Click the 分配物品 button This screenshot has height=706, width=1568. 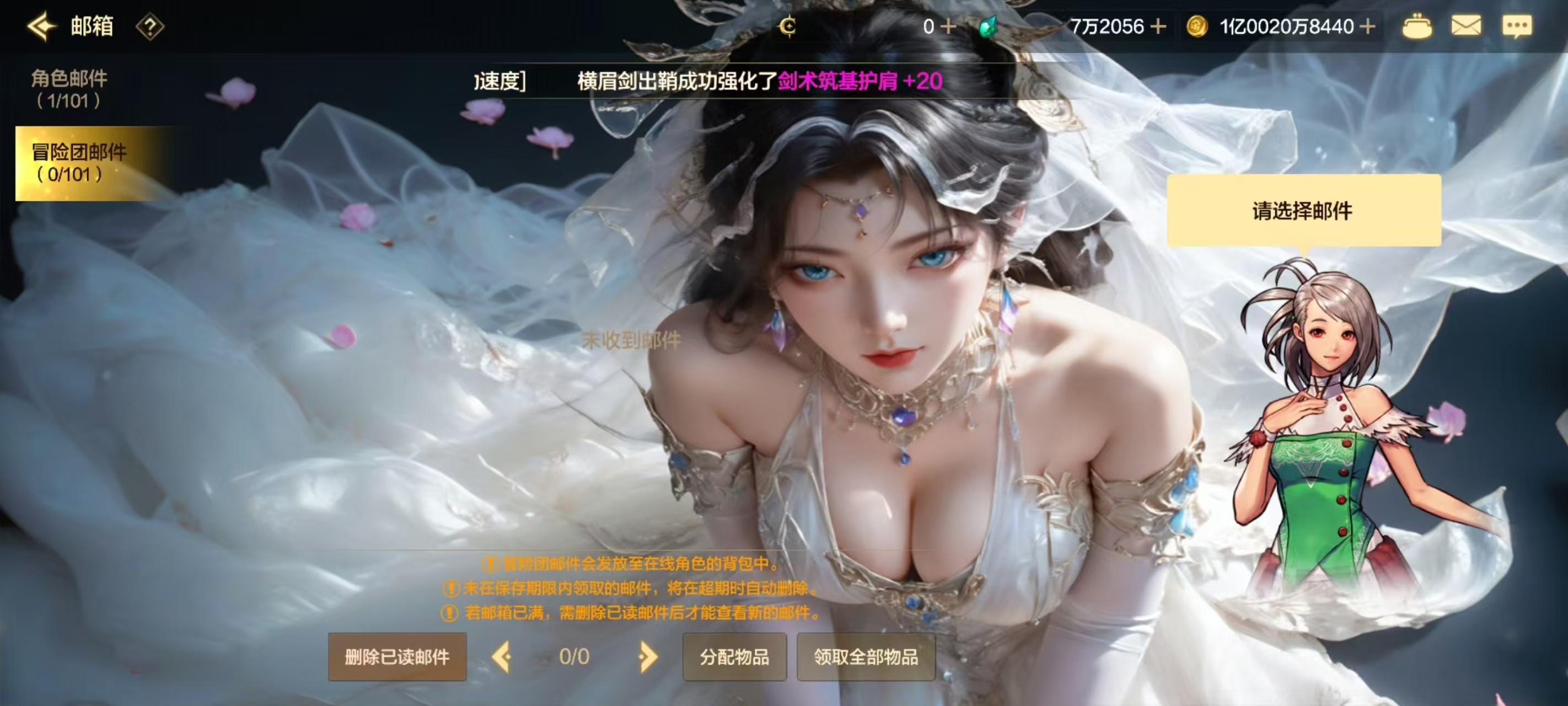click(734, 657)
